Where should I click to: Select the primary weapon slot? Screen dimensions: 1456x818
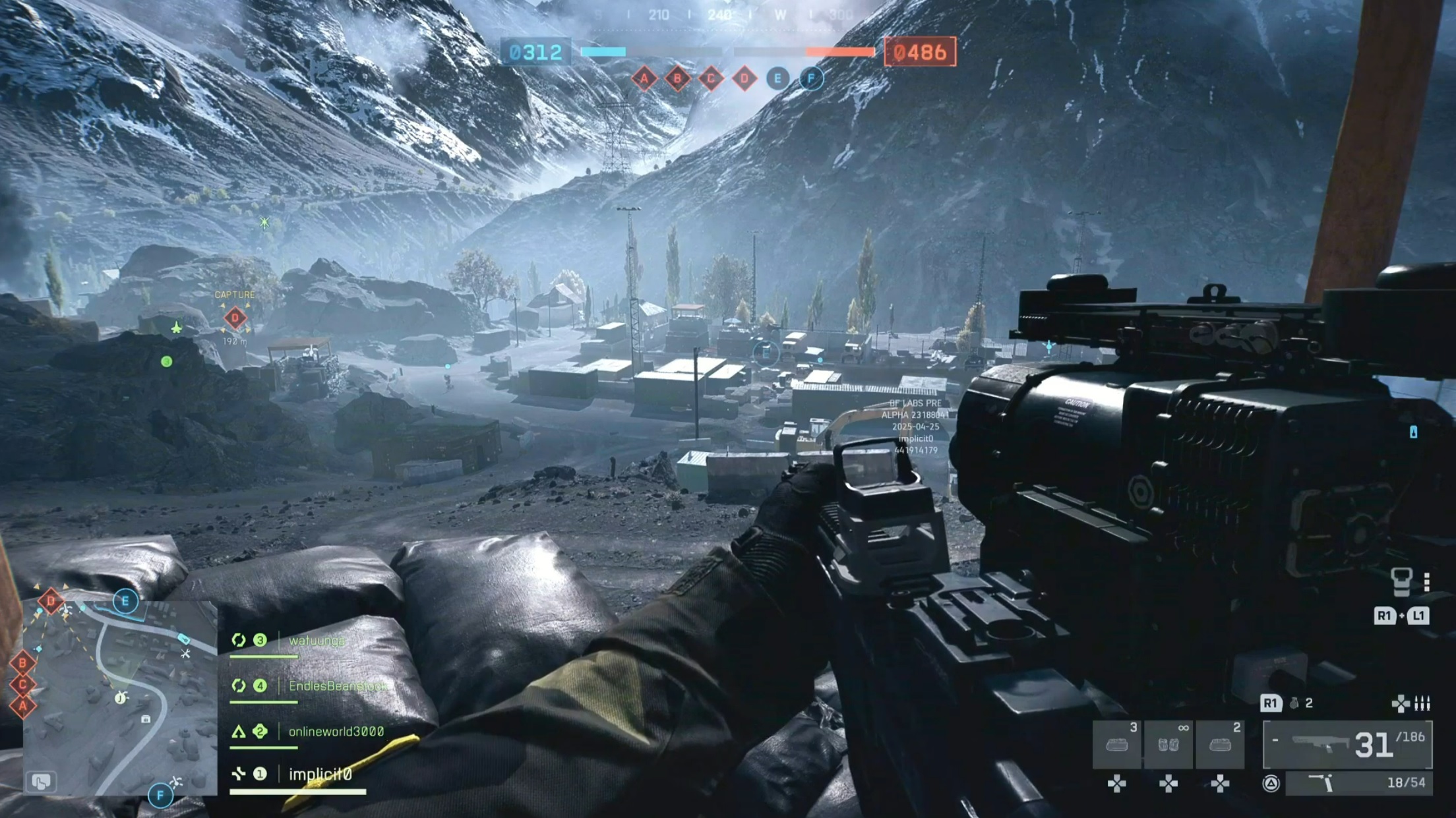[x=1347, y=745]
